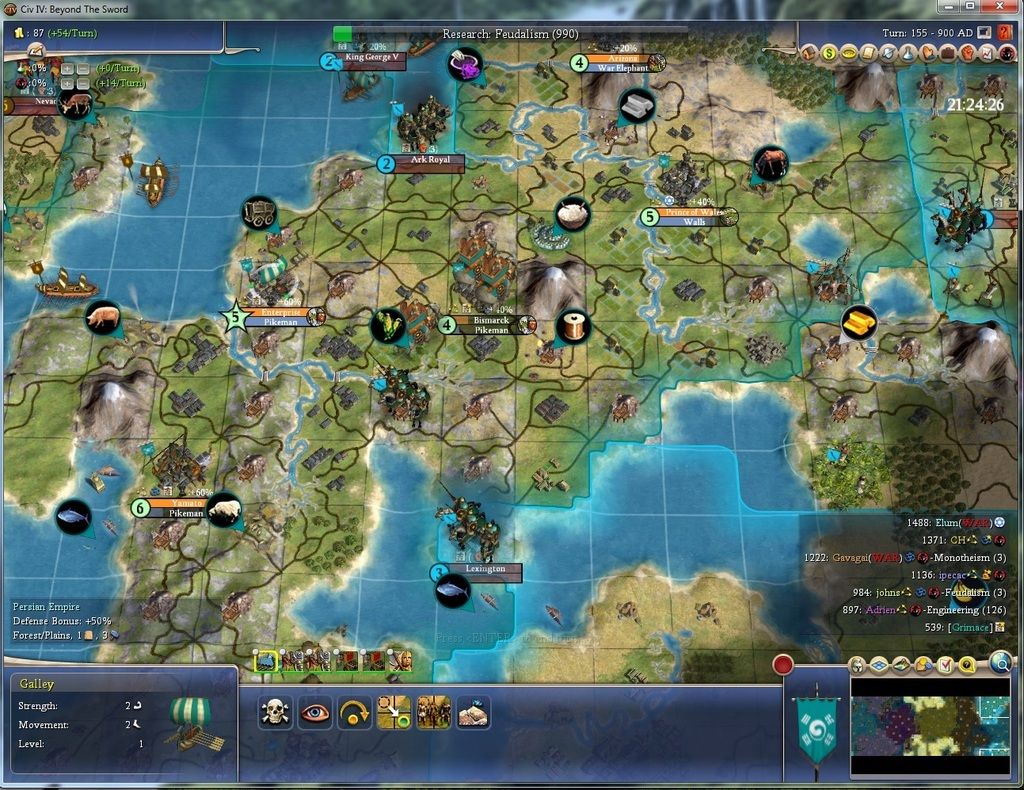Select Gavagai in the scoreboard
1024x790 pixels.
852,557
